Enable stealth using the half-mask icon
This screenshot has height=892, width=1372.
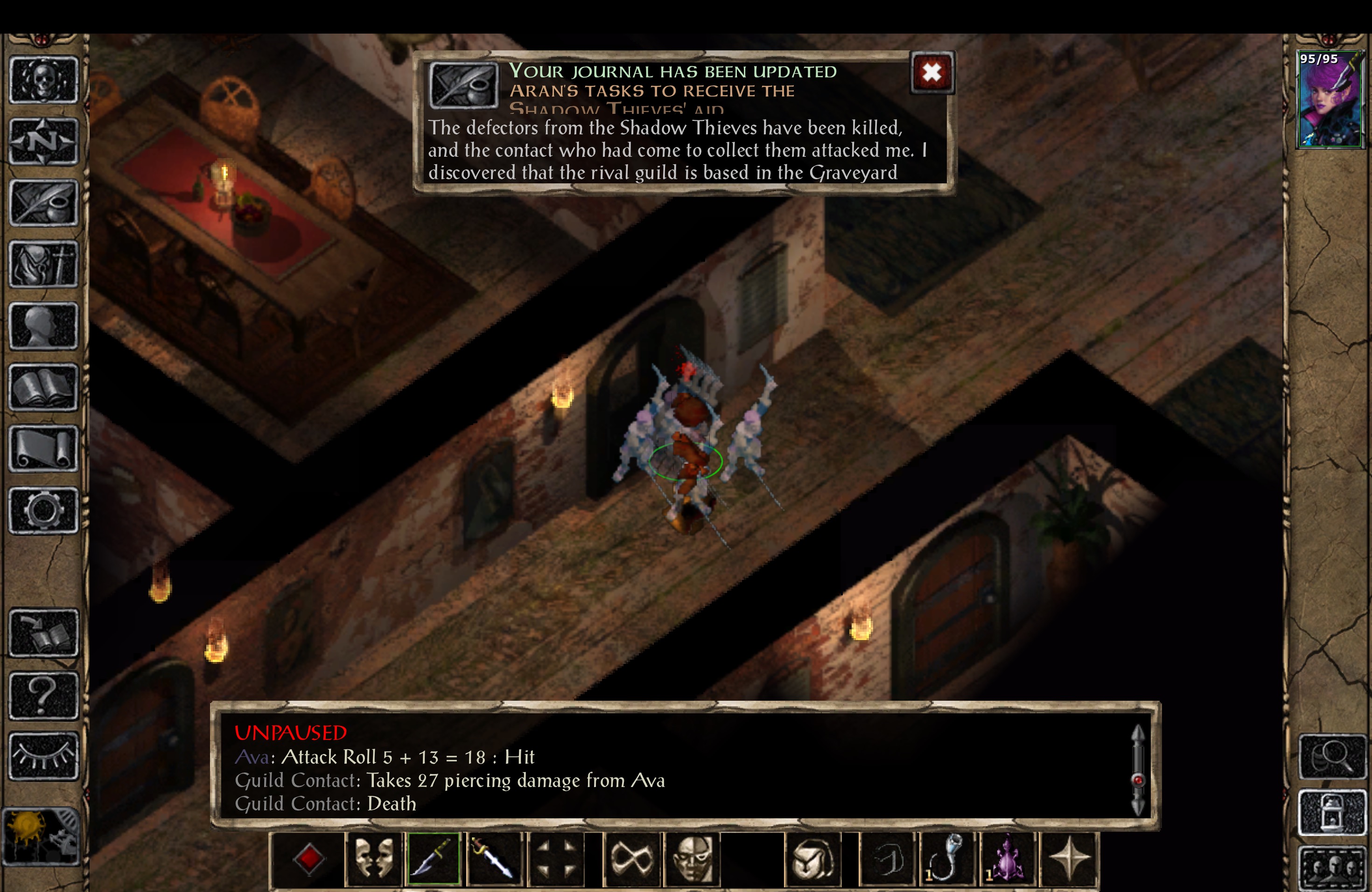(x=692, y=858)
